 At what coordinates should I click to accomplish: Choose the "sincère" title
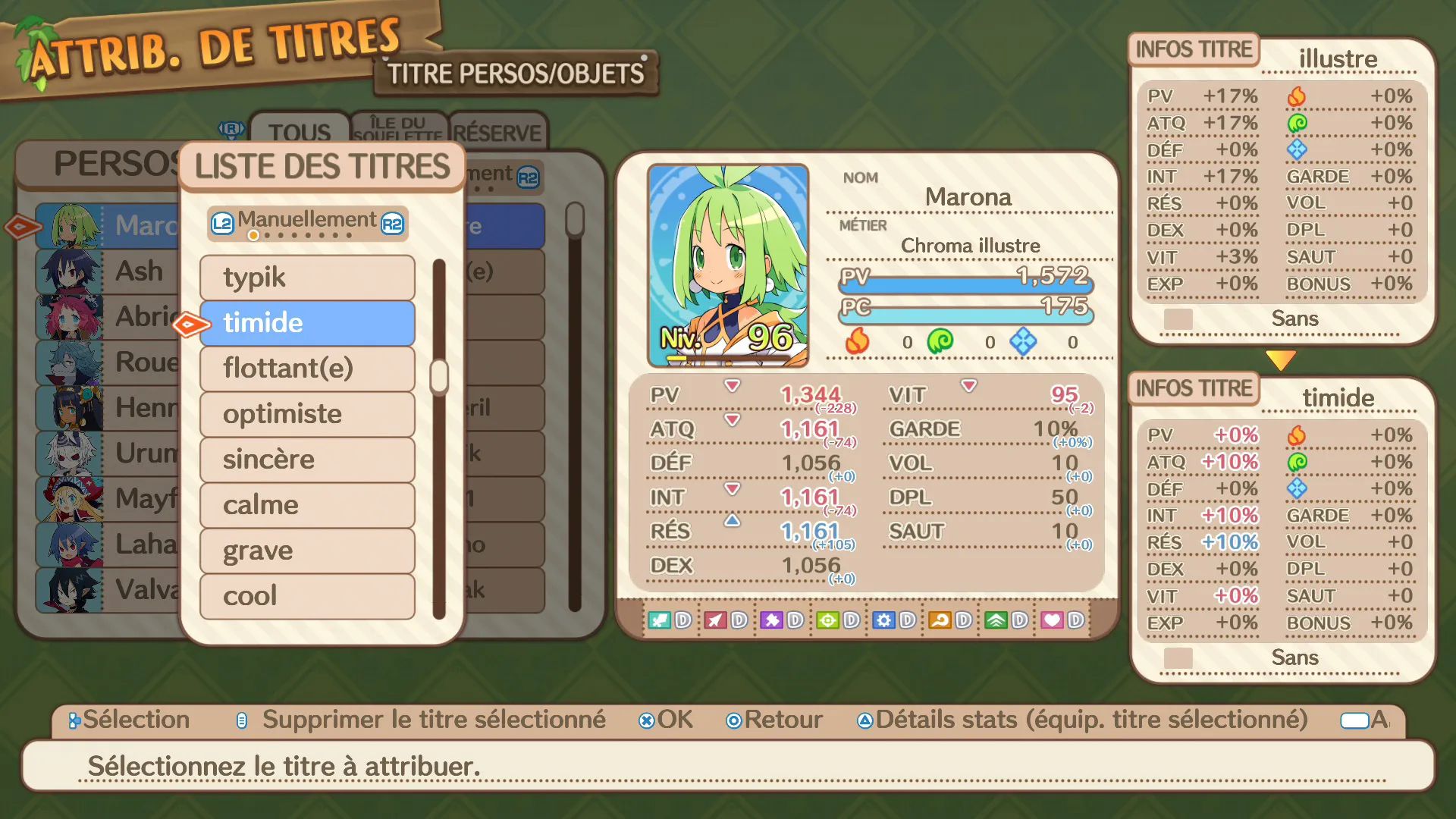click(x=307, y=460)
